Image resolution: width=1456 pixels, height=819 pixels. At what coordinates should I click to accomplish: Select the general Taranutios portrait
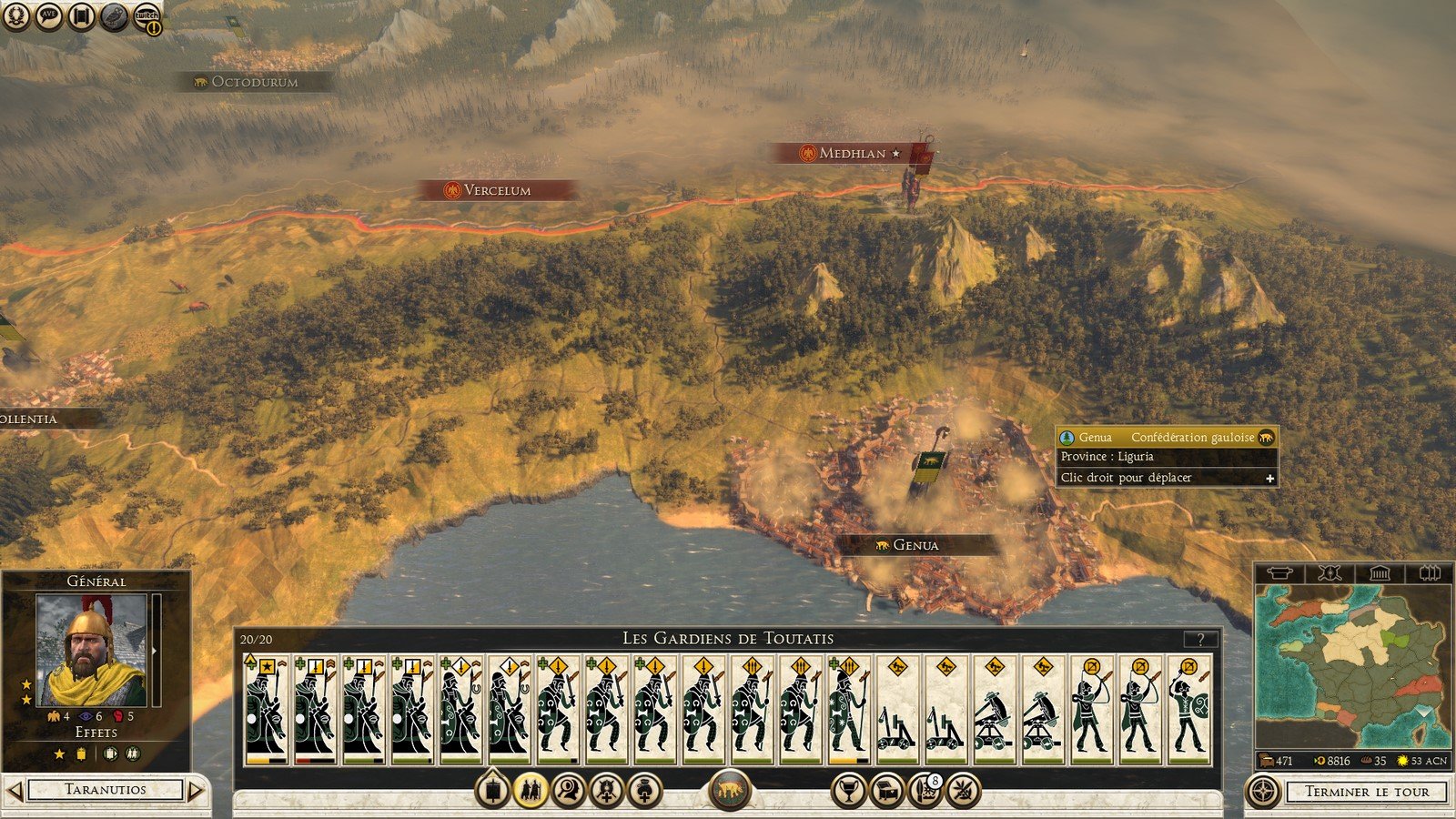tap(91, 651)
